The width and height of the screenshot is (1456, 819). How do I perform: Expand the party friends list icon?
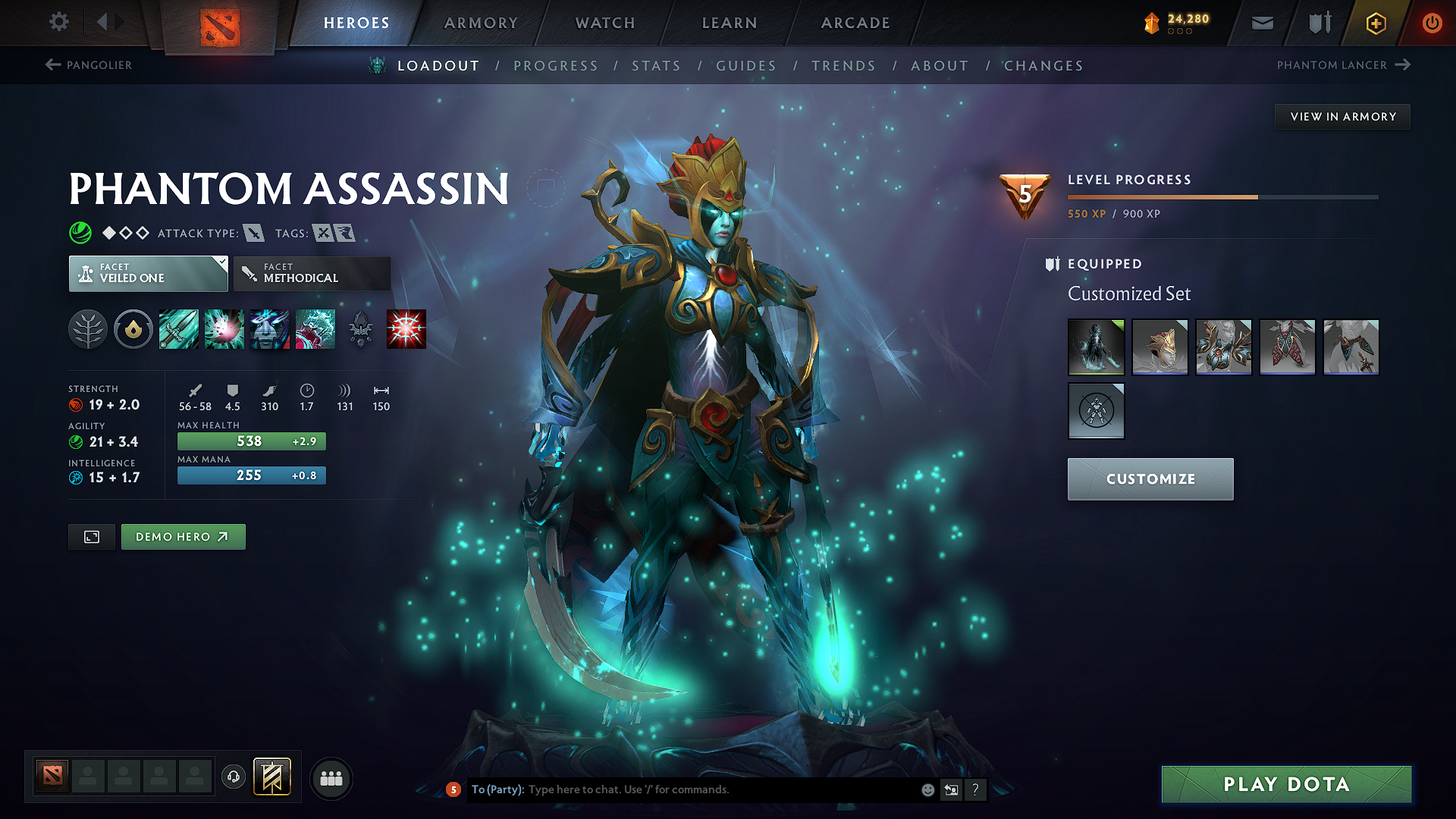pos(331,777)
